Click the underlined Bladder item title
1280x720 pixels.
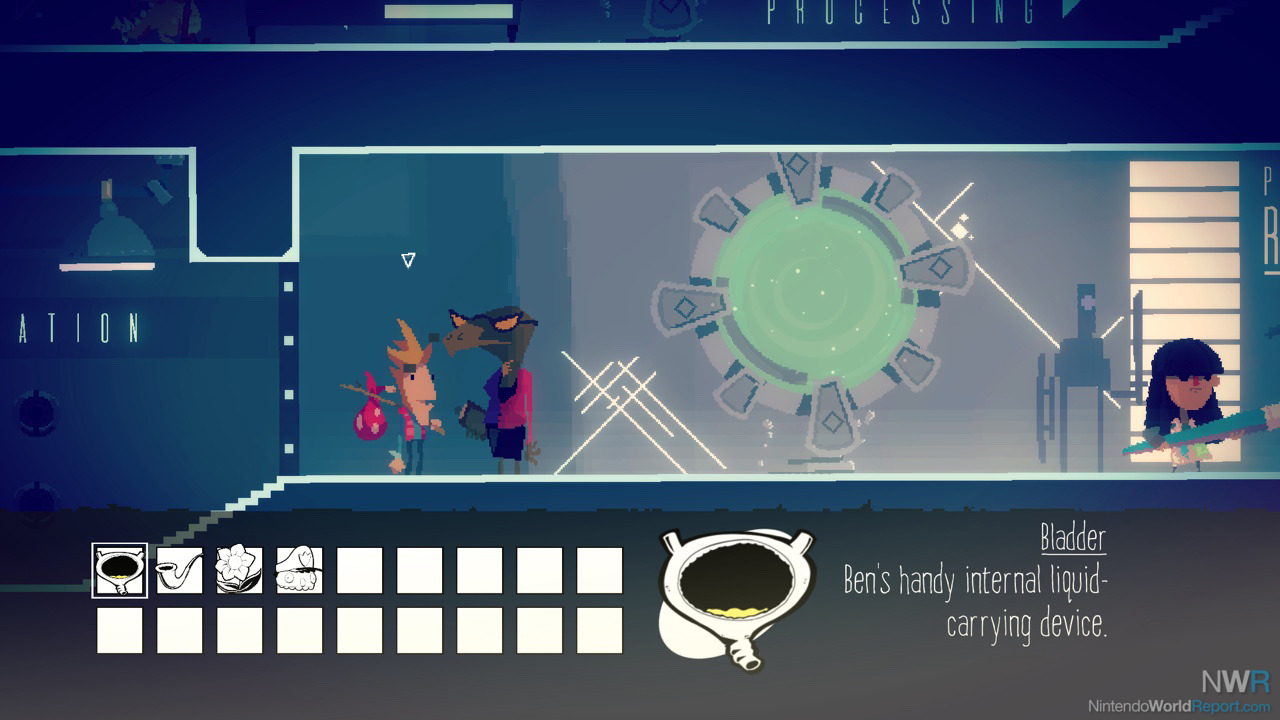1071,541
